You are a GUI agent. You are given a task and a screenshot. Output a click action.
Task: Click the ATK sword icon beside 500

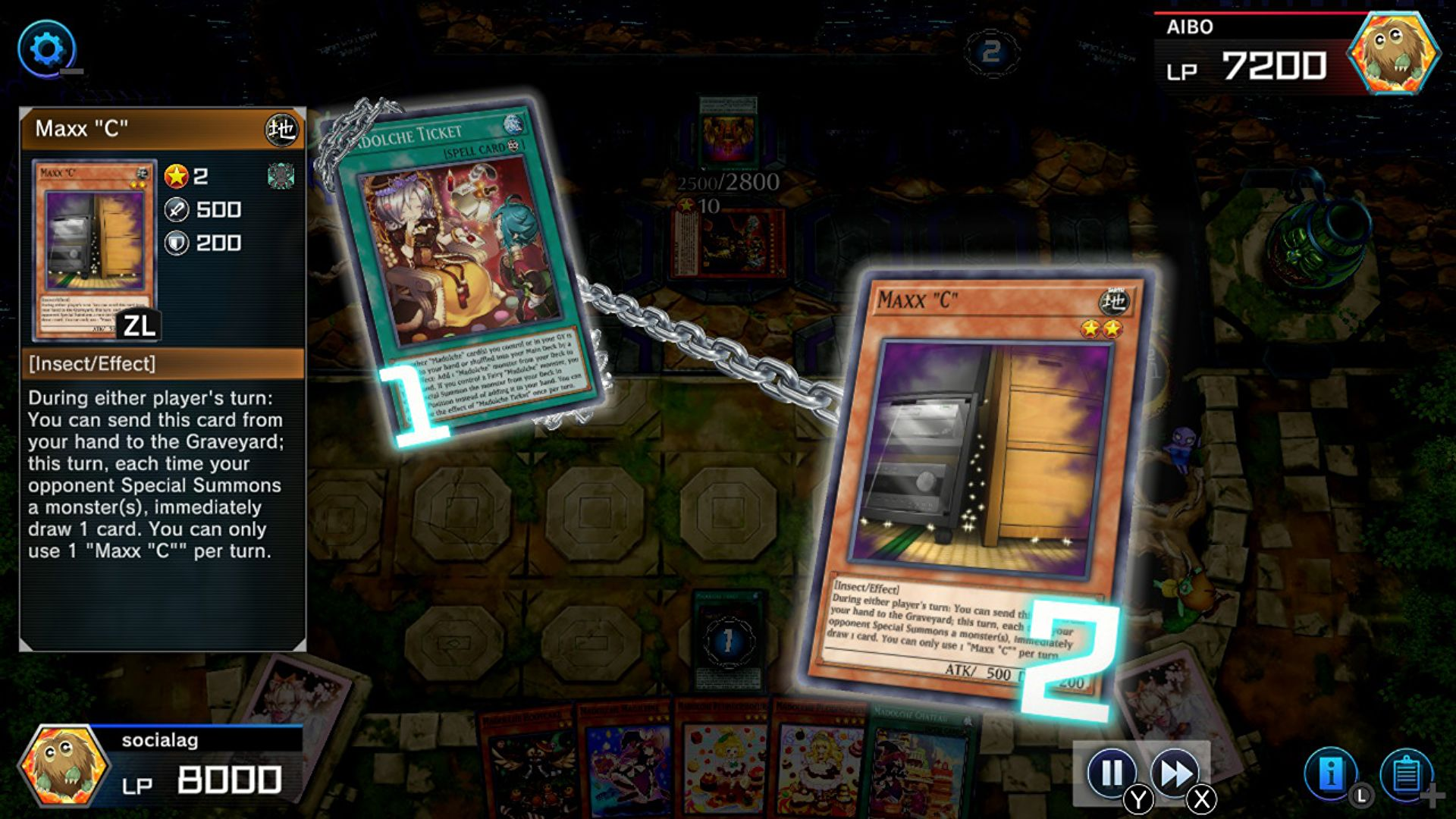click(177, 210)
